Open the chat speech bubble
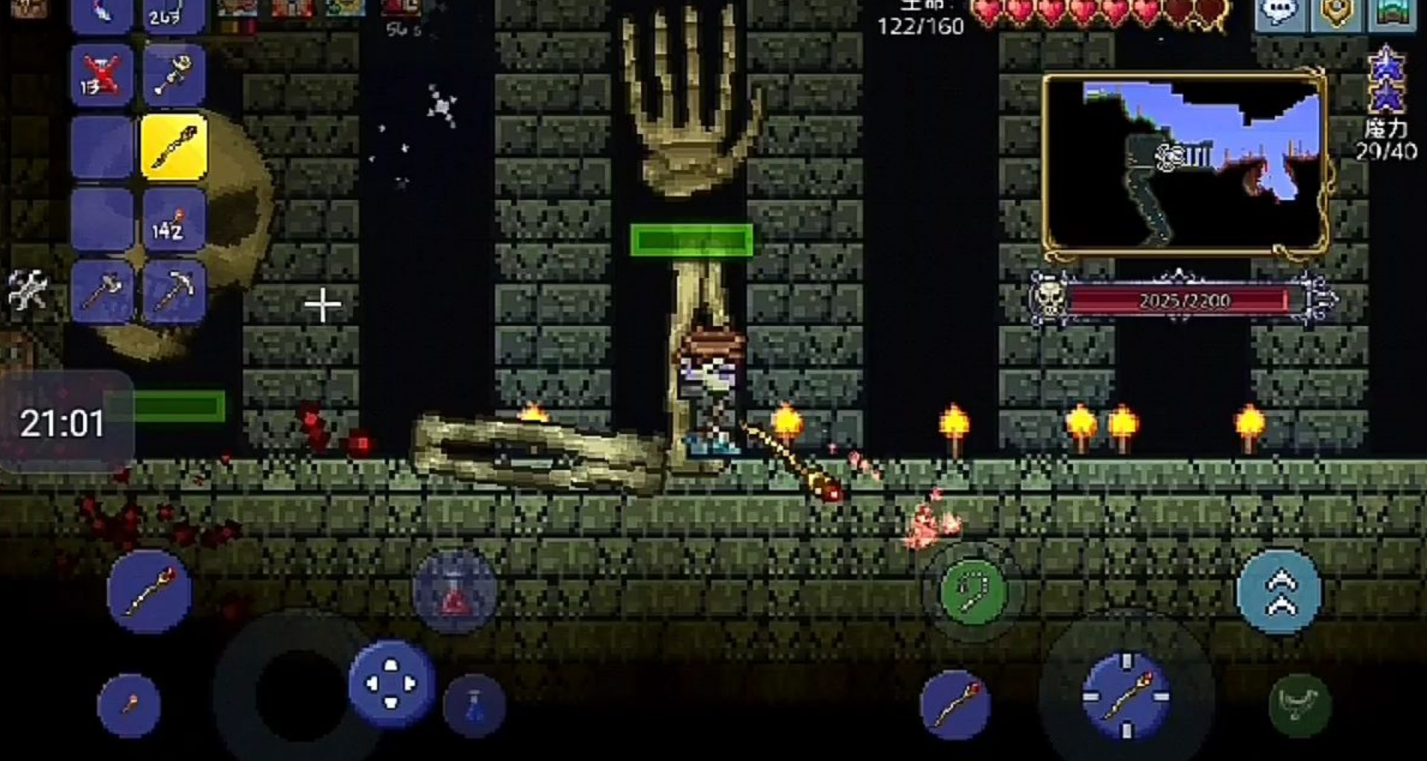 pos(1279,14)
